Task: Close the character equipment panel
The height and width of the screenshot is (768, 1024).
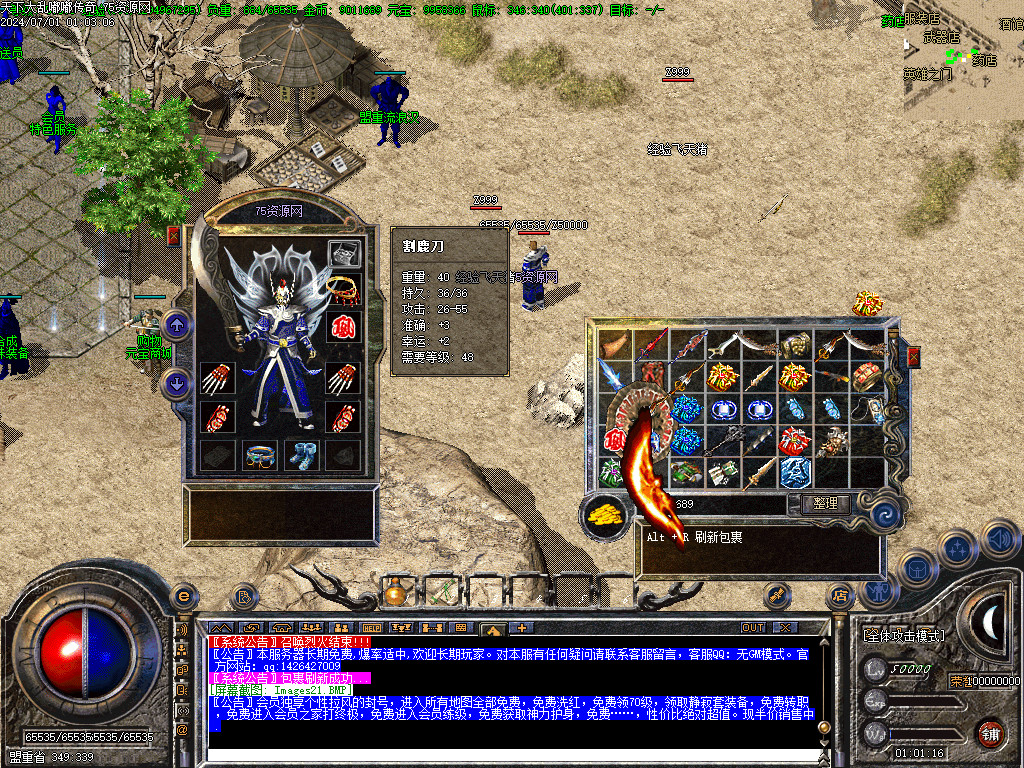Action: [174, 236]
